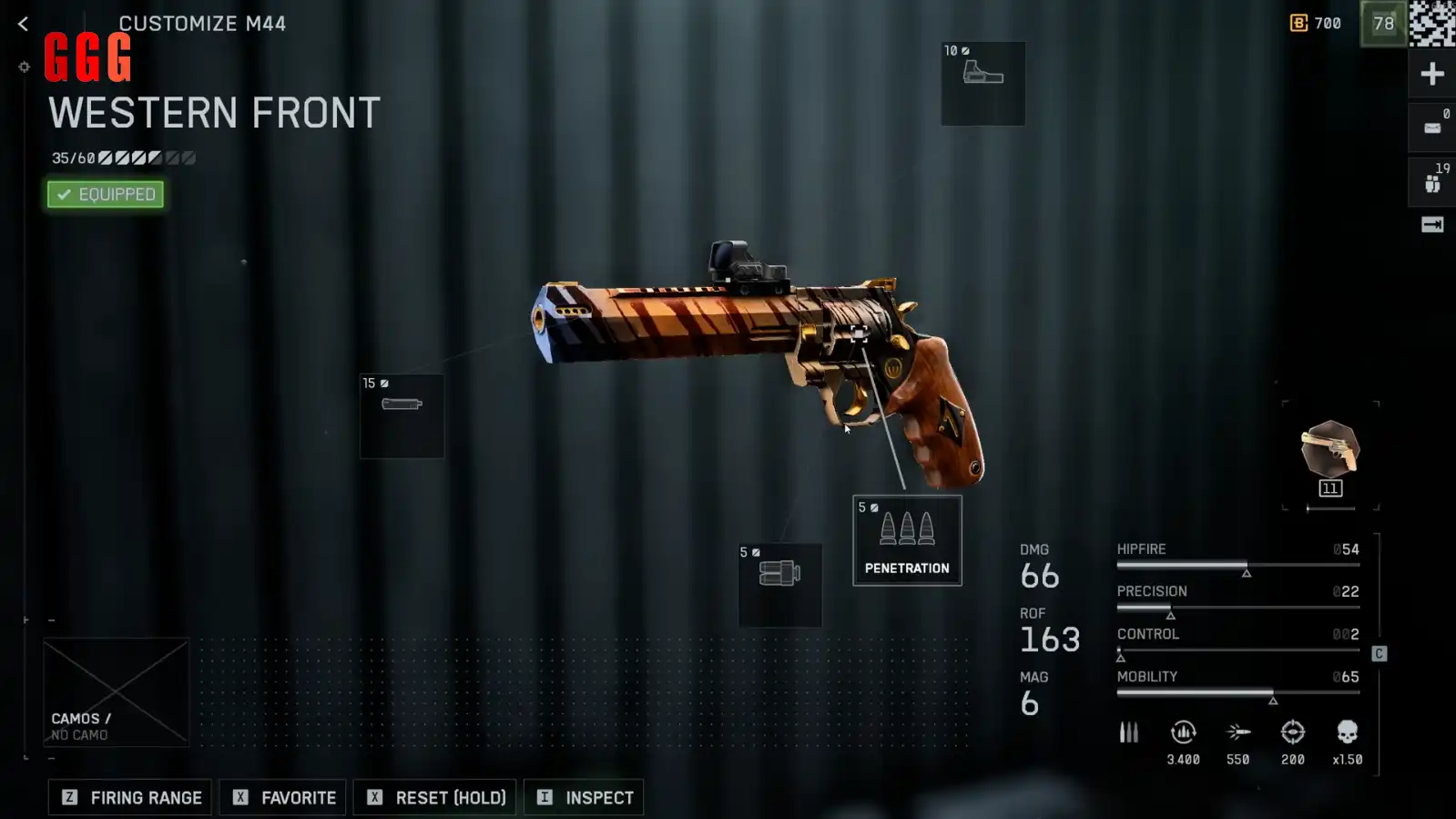Click the Equipped status button
The width and height of the screenshot is (1456, 819).
106,194
